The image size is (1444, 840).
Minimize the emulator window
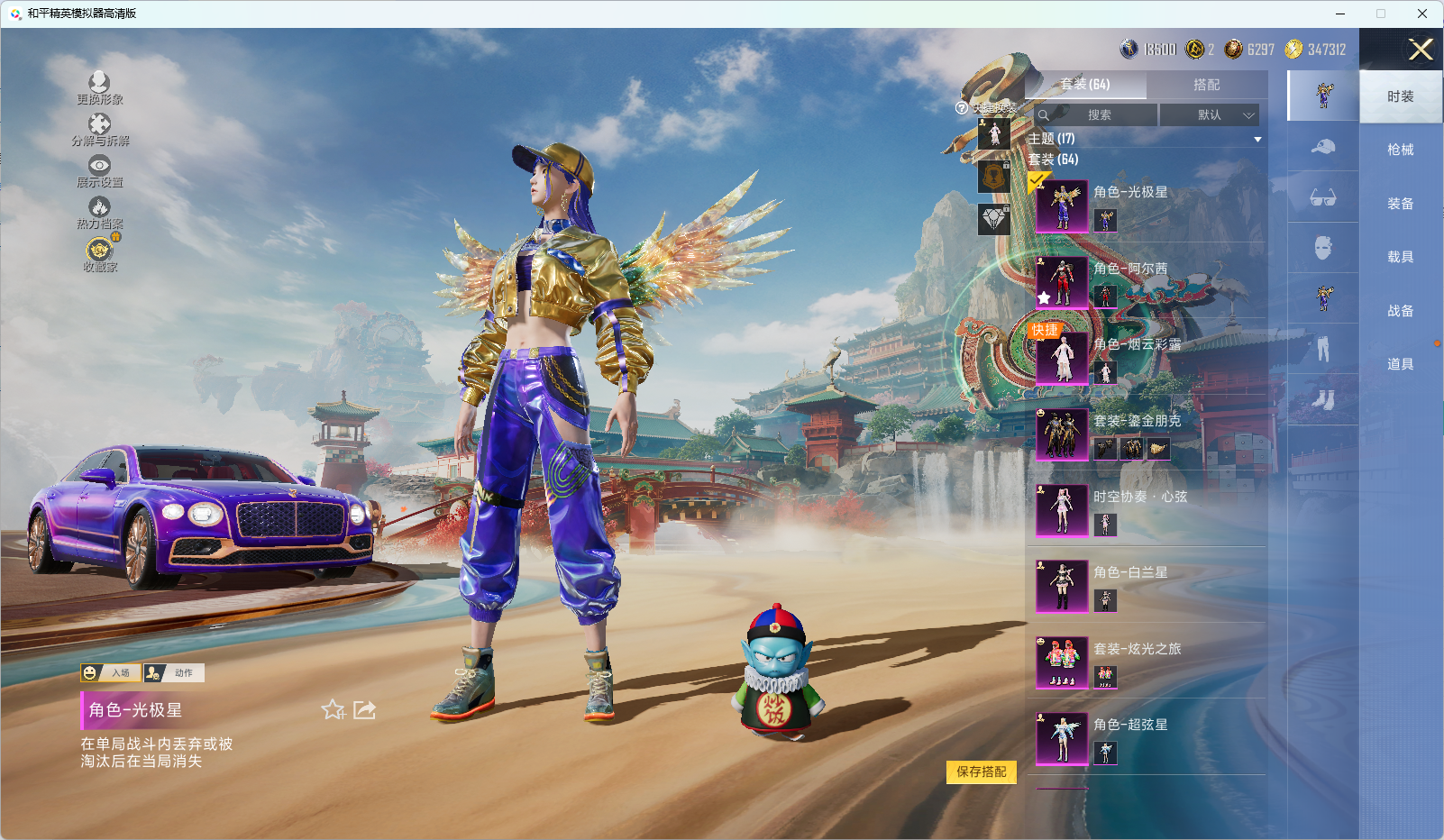(1339, 14)
